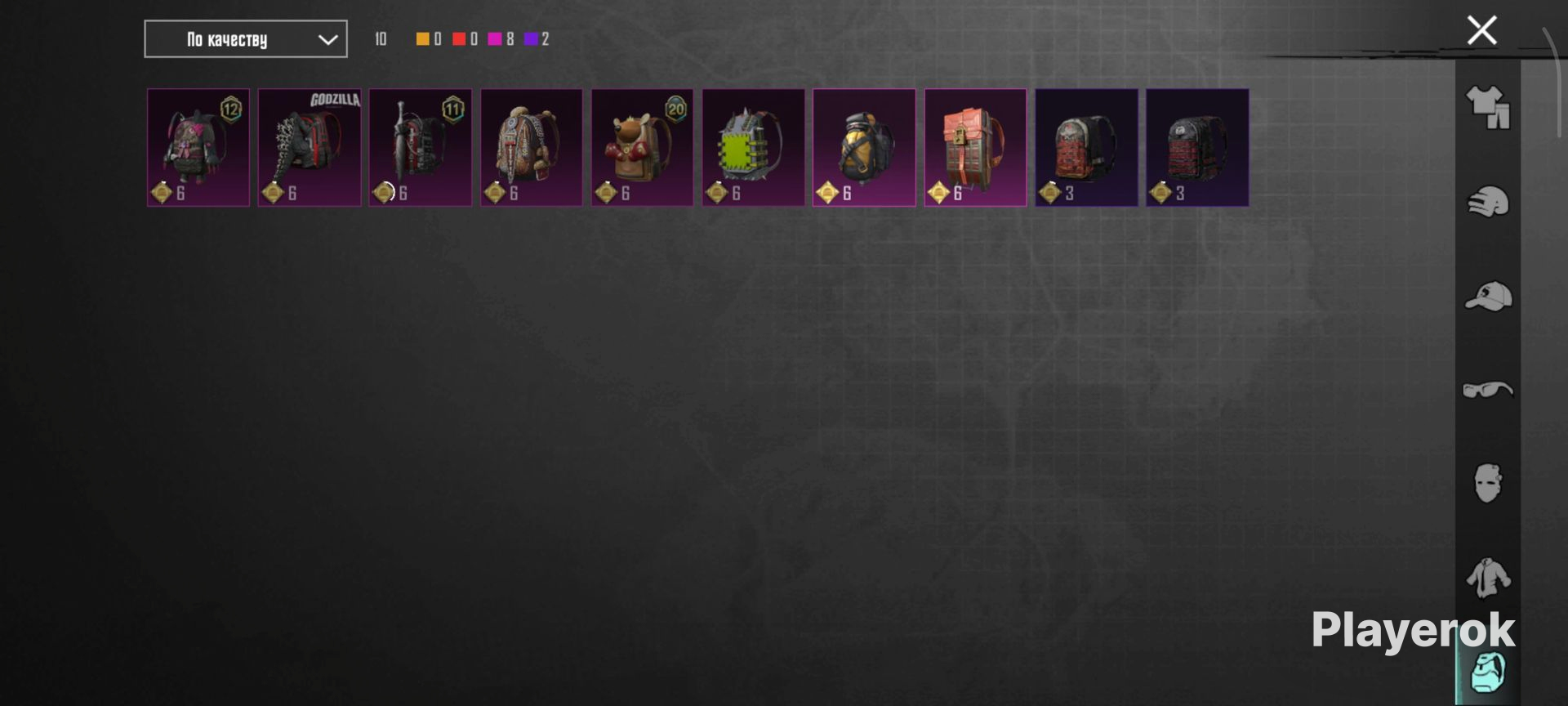Choose the yellow and black backpack
This screenshot has height=706, width=1568.
point(864,147)
